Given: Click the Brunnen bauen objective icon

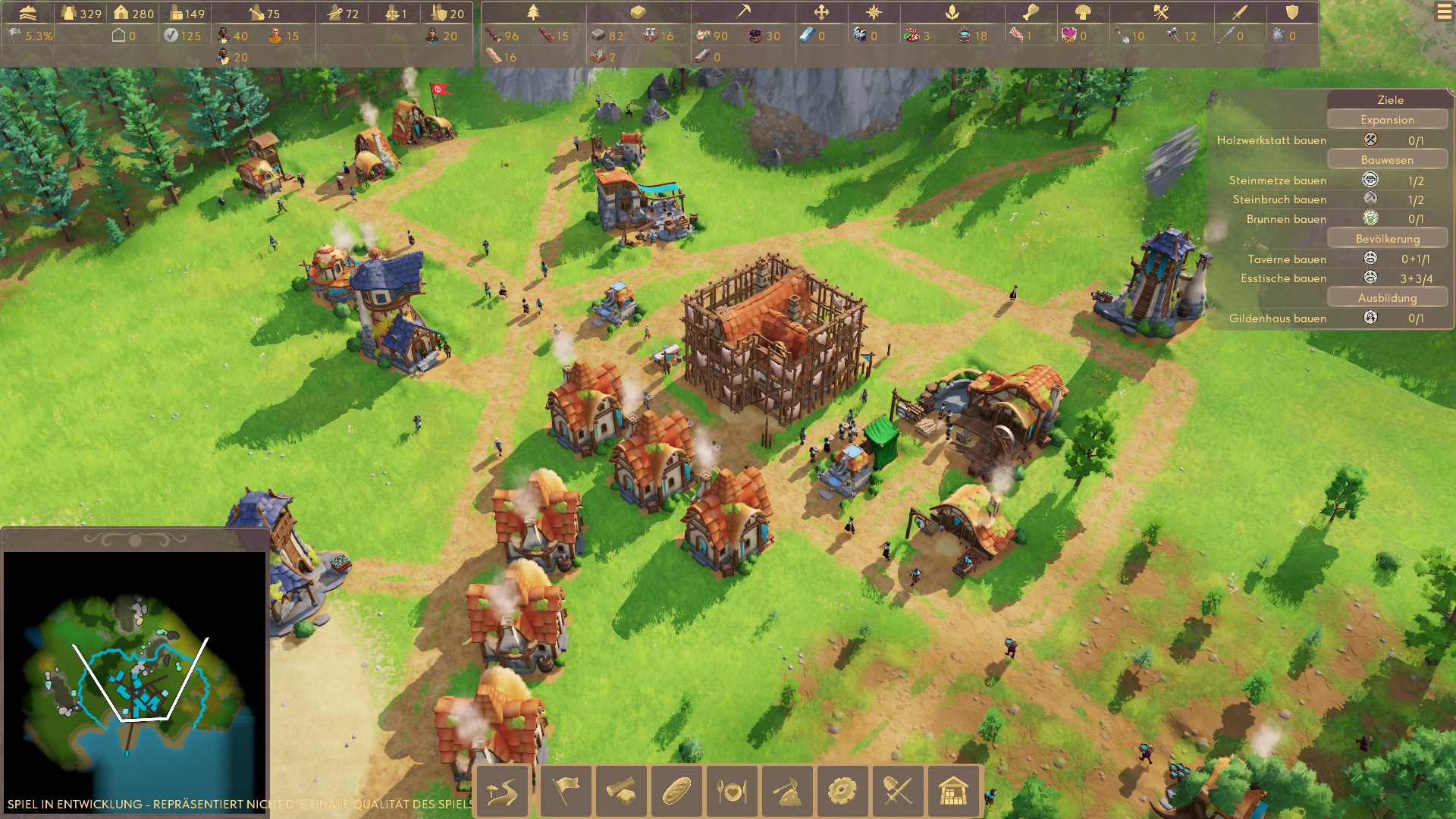Looking at the screenshot, I should [x=1370, y=218].
